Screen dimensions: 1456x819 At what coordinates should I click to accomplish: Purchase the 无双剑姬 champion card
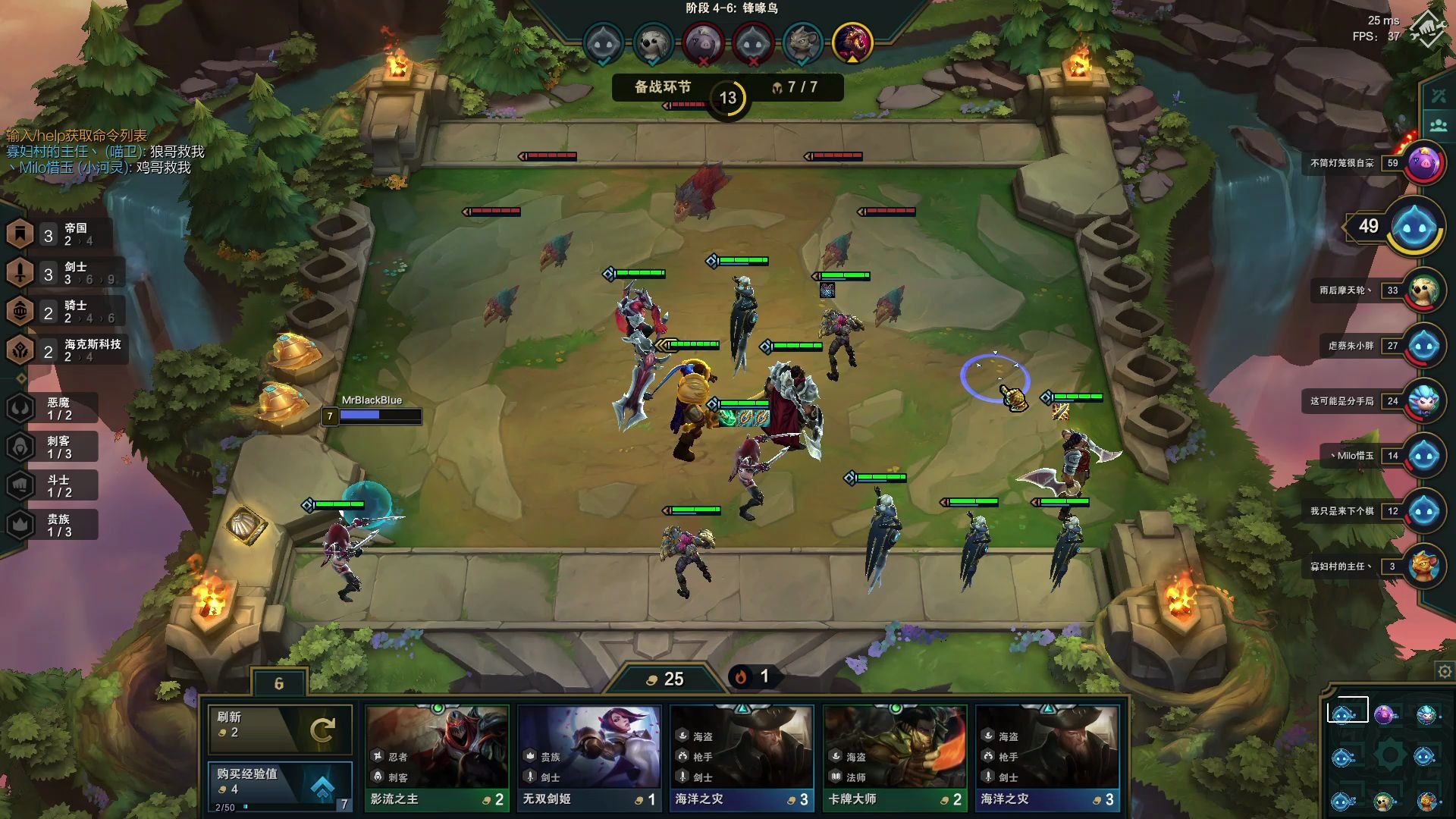(589, 757)
